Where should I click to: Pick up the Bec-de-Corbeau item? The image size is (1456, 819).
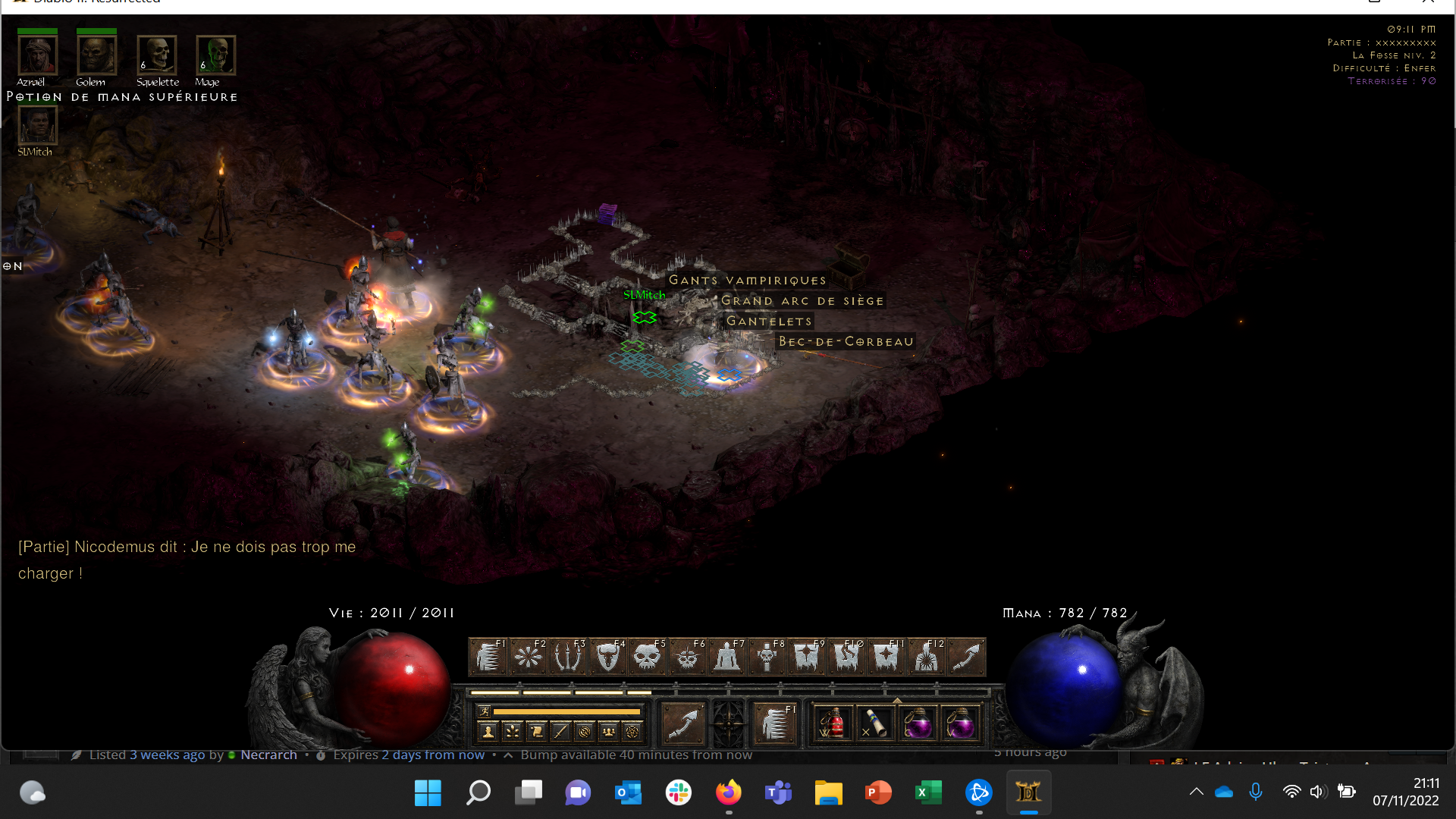(846, 341)
